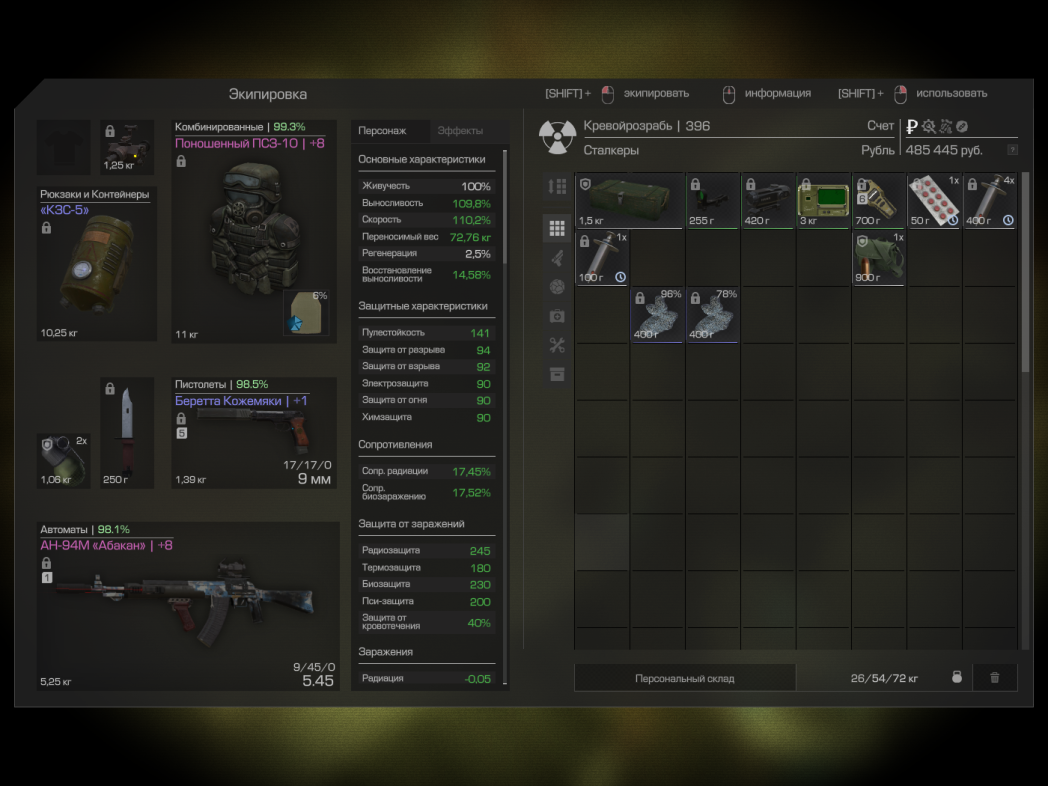The height and width of the screenshot is (786, 1048).
Task: Select the green ammo pouch item
Action: coord(880,258)
